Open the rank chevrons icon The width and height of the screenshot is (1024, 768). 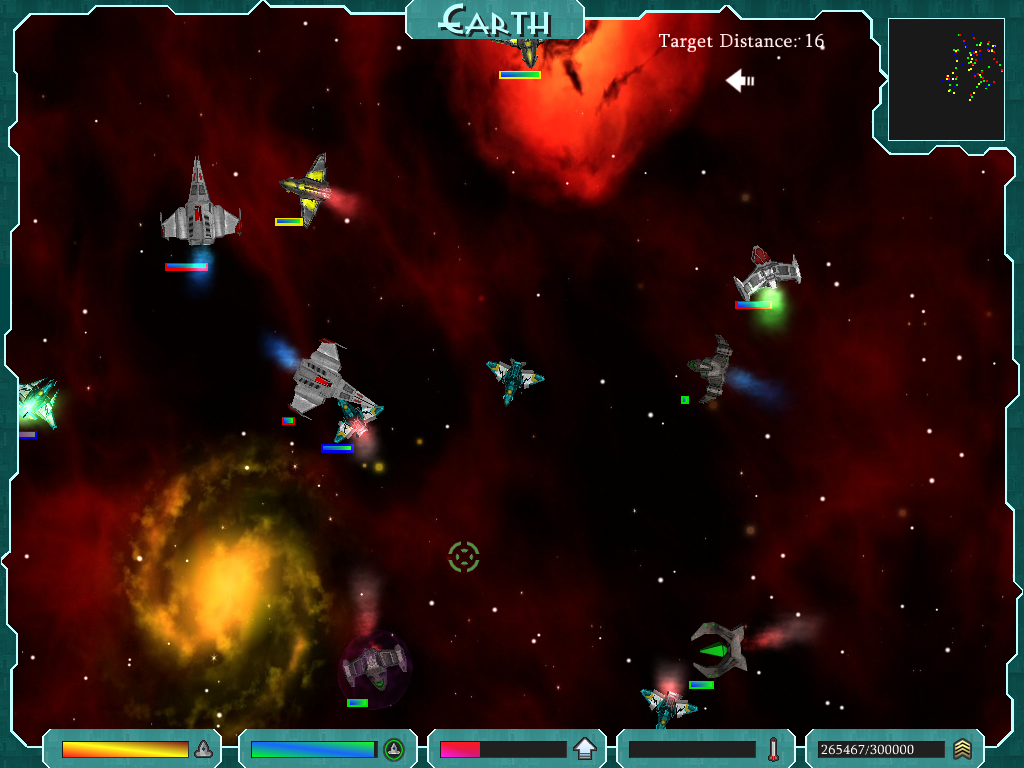coord(962,749)
